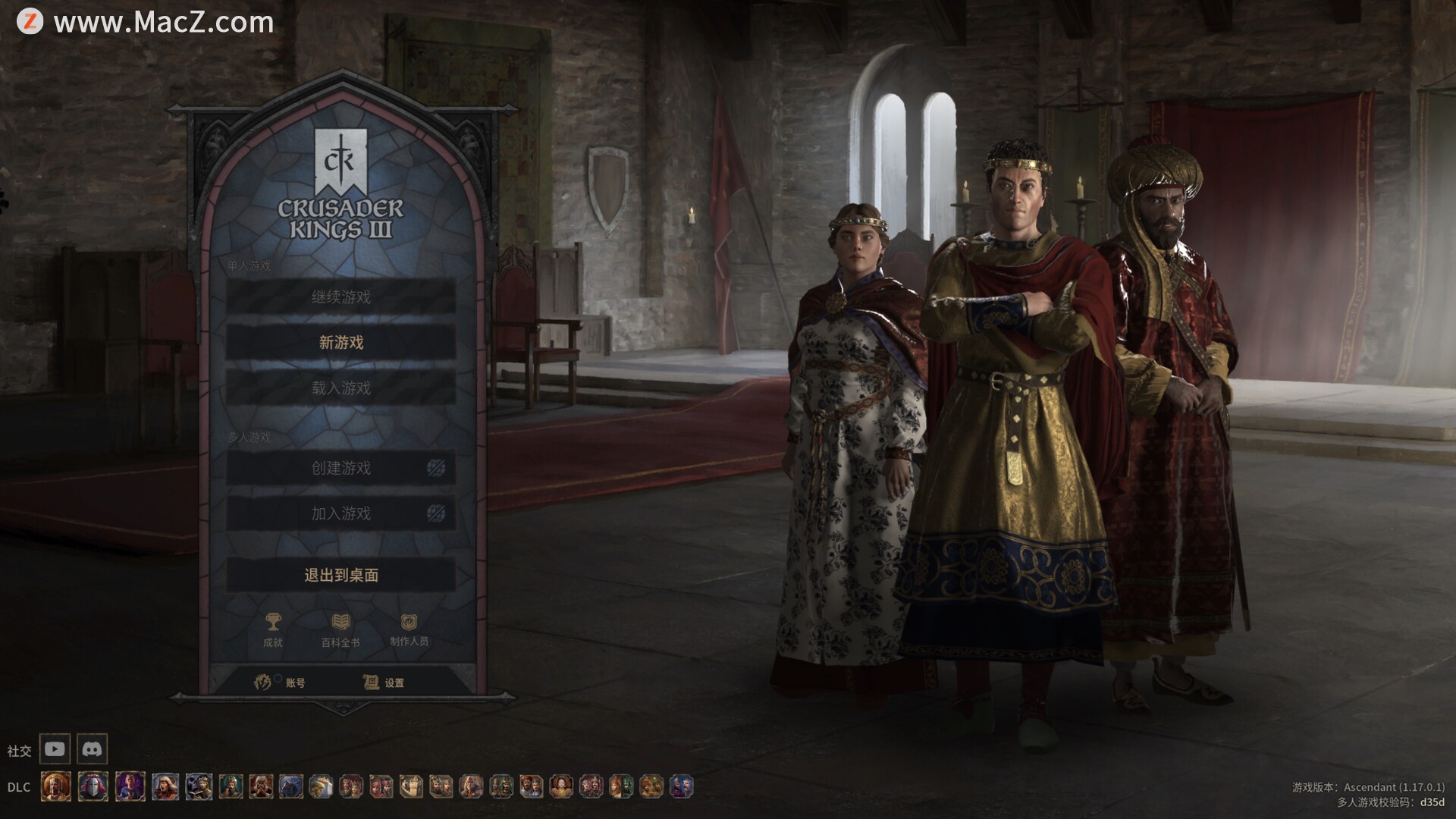Create a multiplayer game (创建游戏)
Screen dimensions: 1456x819
click(340, 468)
